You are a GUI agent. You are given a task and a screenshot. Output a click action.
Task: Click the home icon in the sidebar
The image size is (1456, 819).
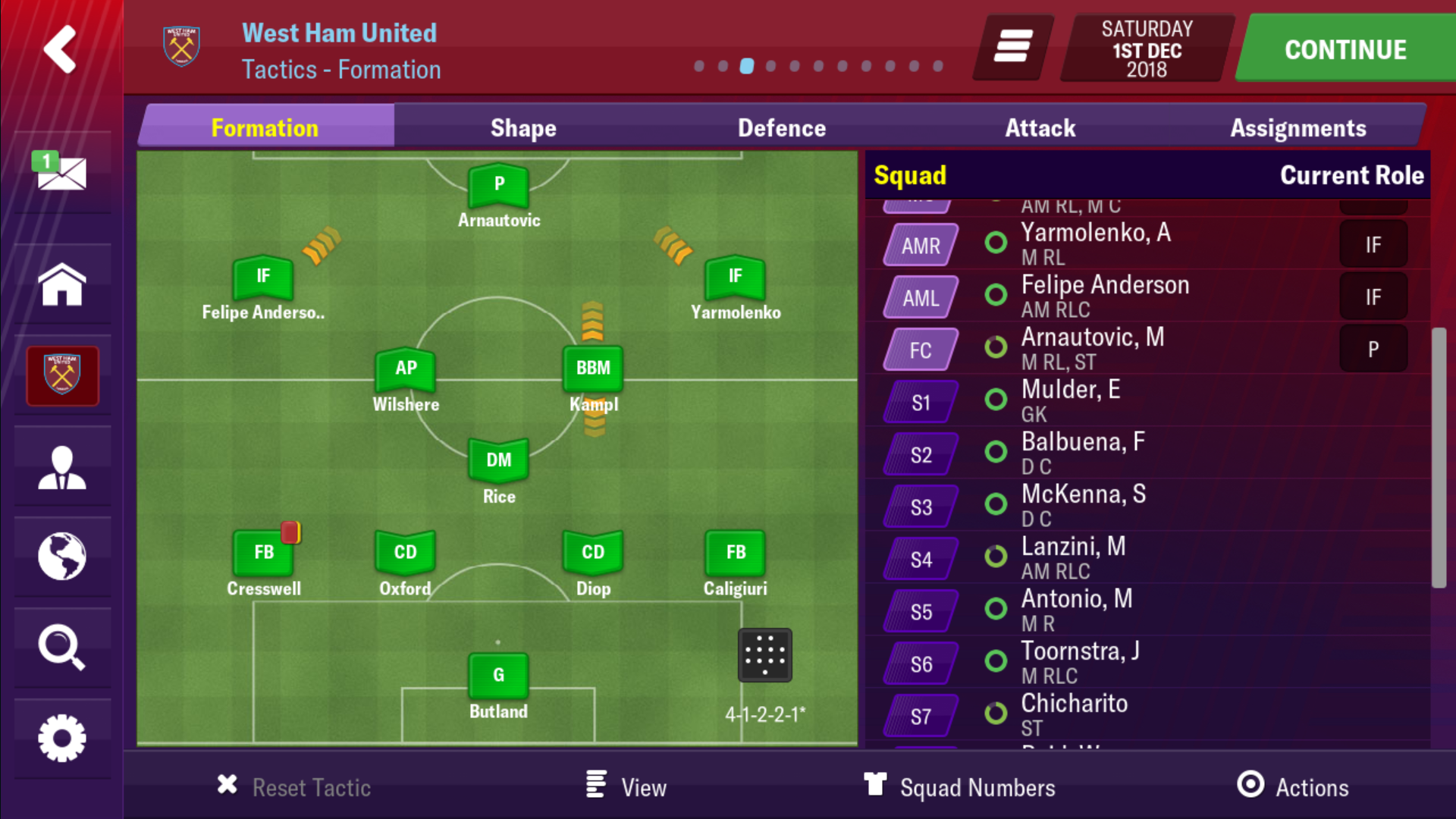[x=62, y=284]
